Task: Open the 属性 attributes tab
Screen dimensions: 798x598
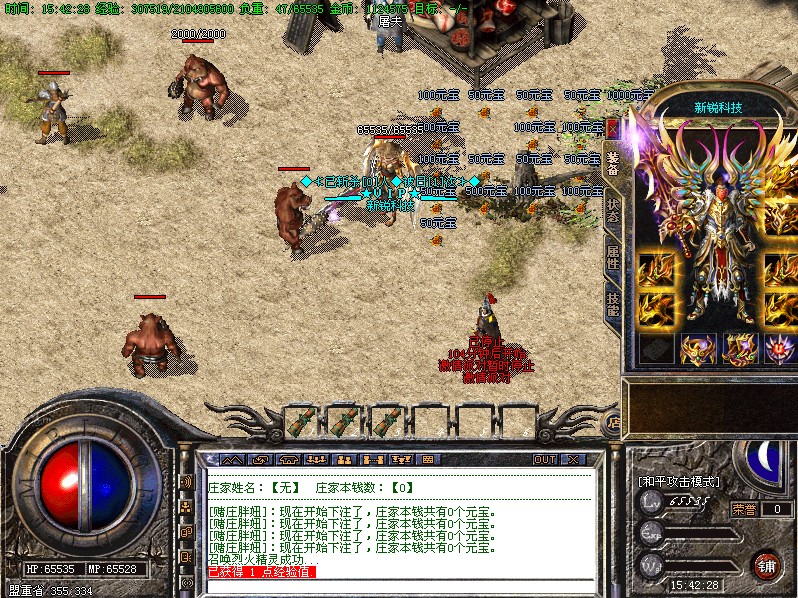Action: pos(613,259)
